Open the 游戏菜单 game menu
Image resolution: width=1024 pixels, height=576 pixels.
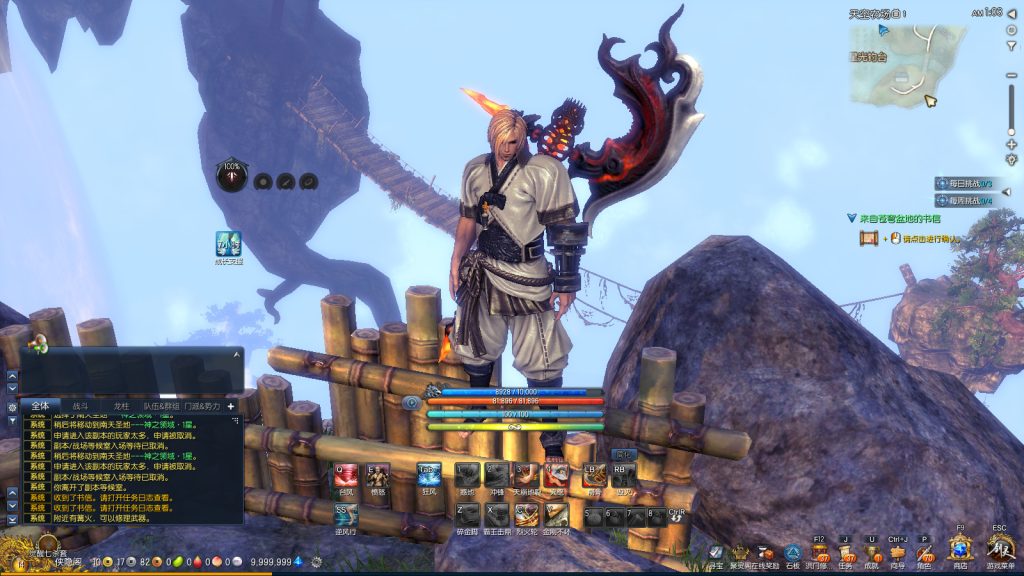999,549
